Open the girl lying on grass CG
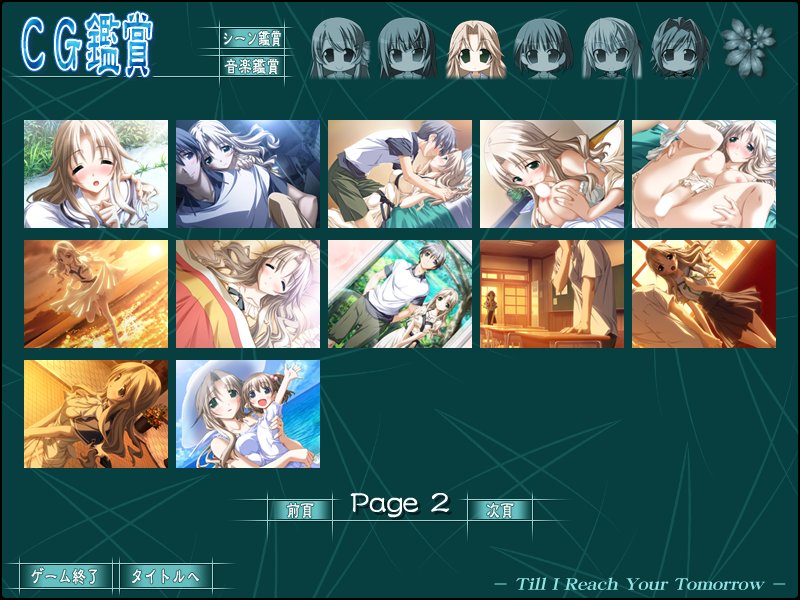 96,174
